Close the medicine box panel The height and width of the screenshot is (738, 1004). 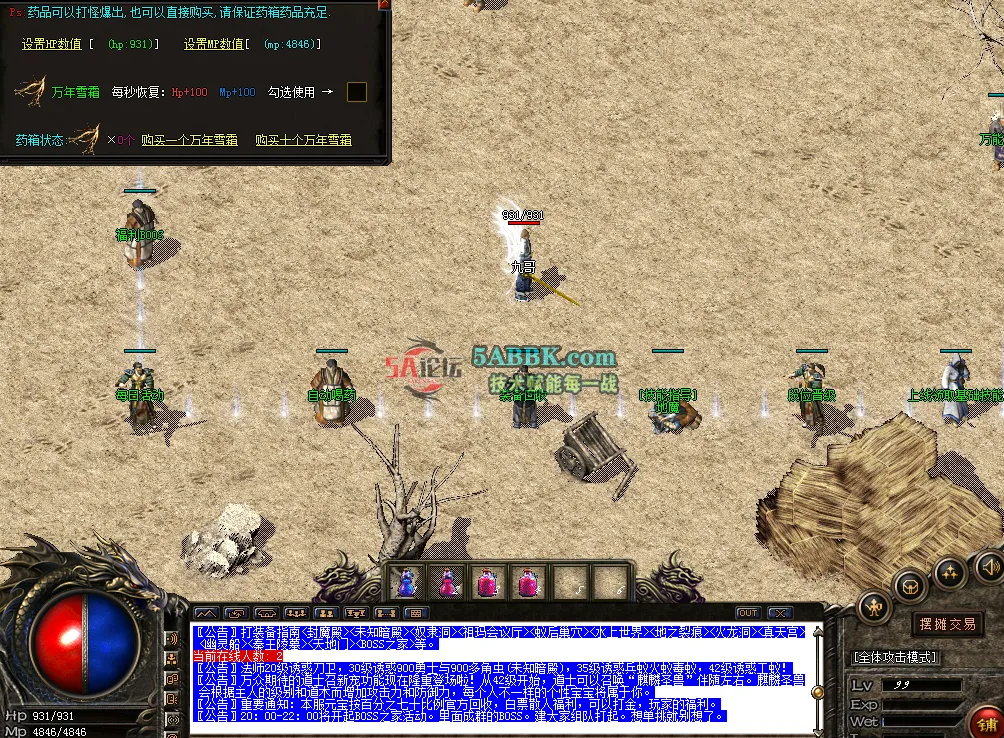coord(383,5)
